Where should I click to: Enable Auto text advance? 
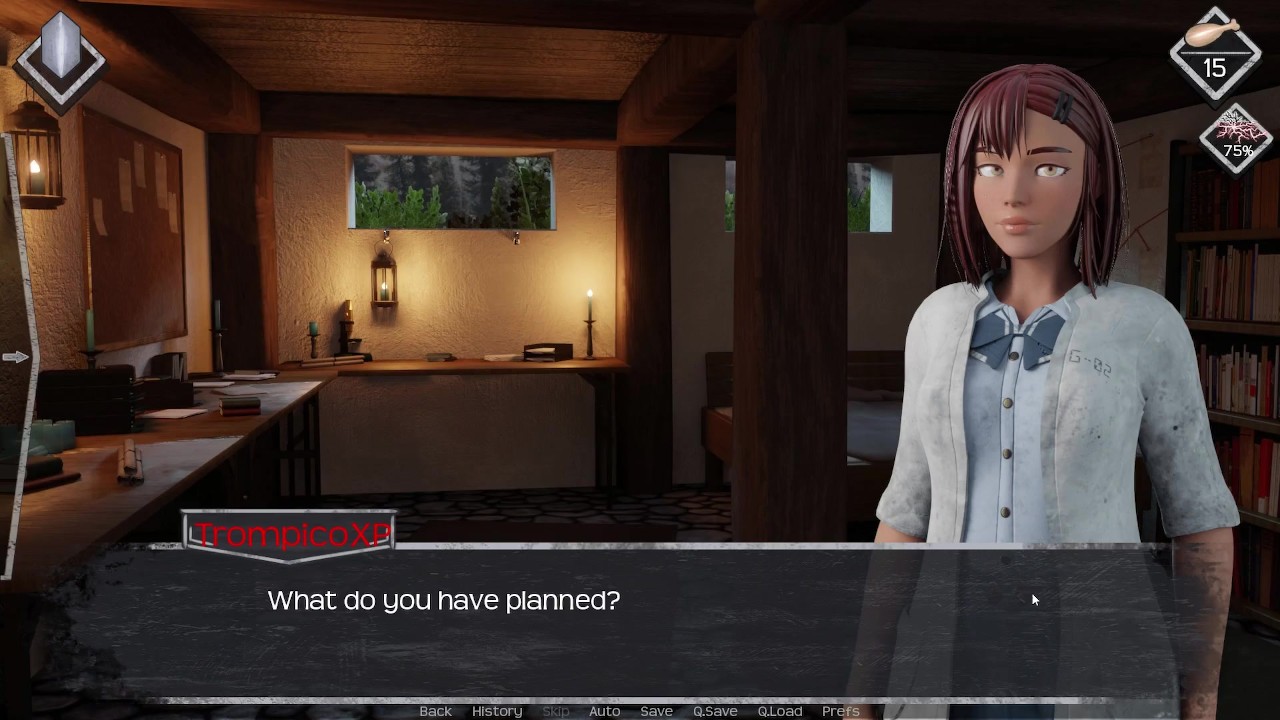tap(604, 711)
